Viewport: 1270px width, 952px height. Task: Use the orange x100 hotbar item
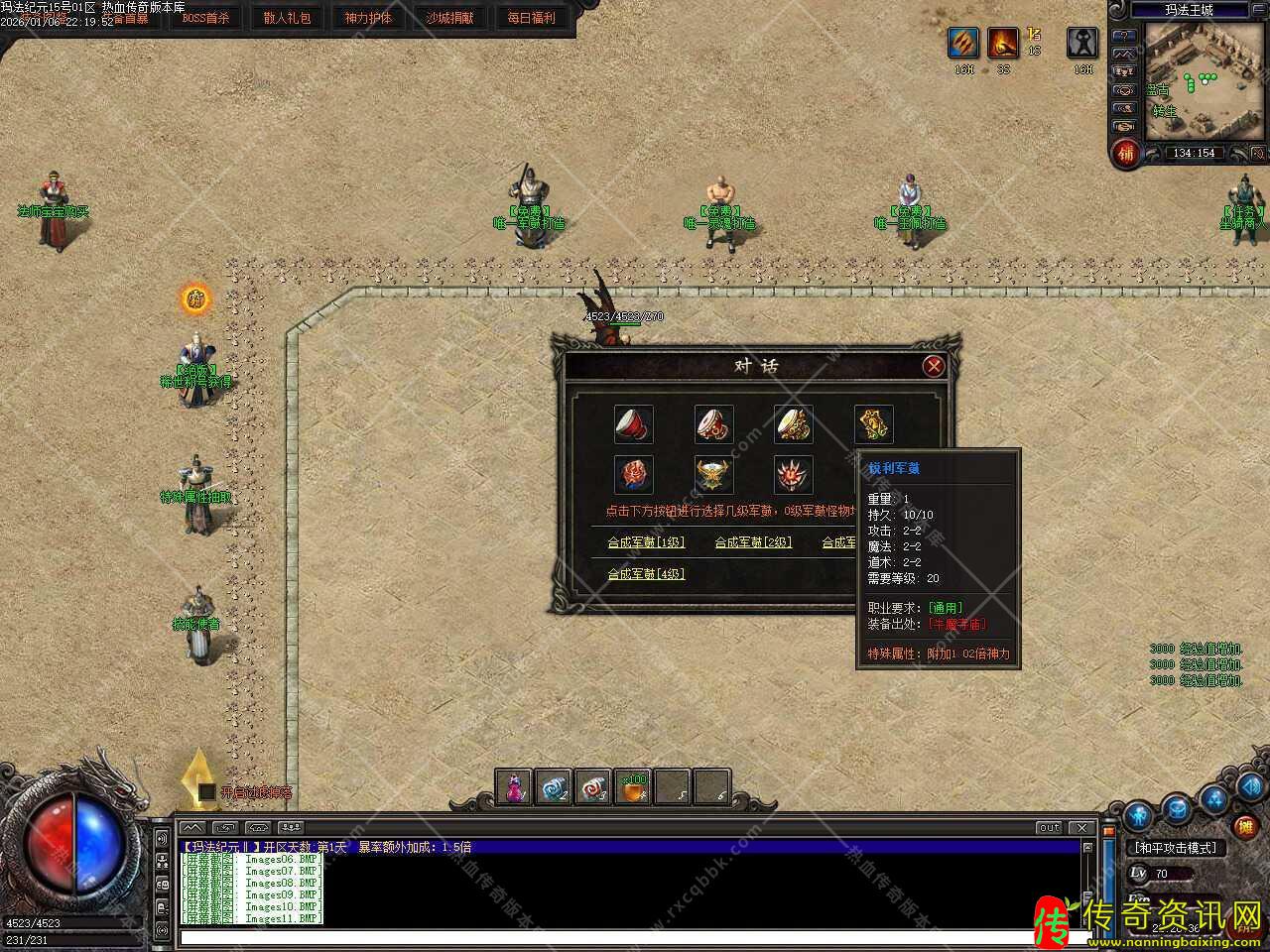(x=634, y=788)
